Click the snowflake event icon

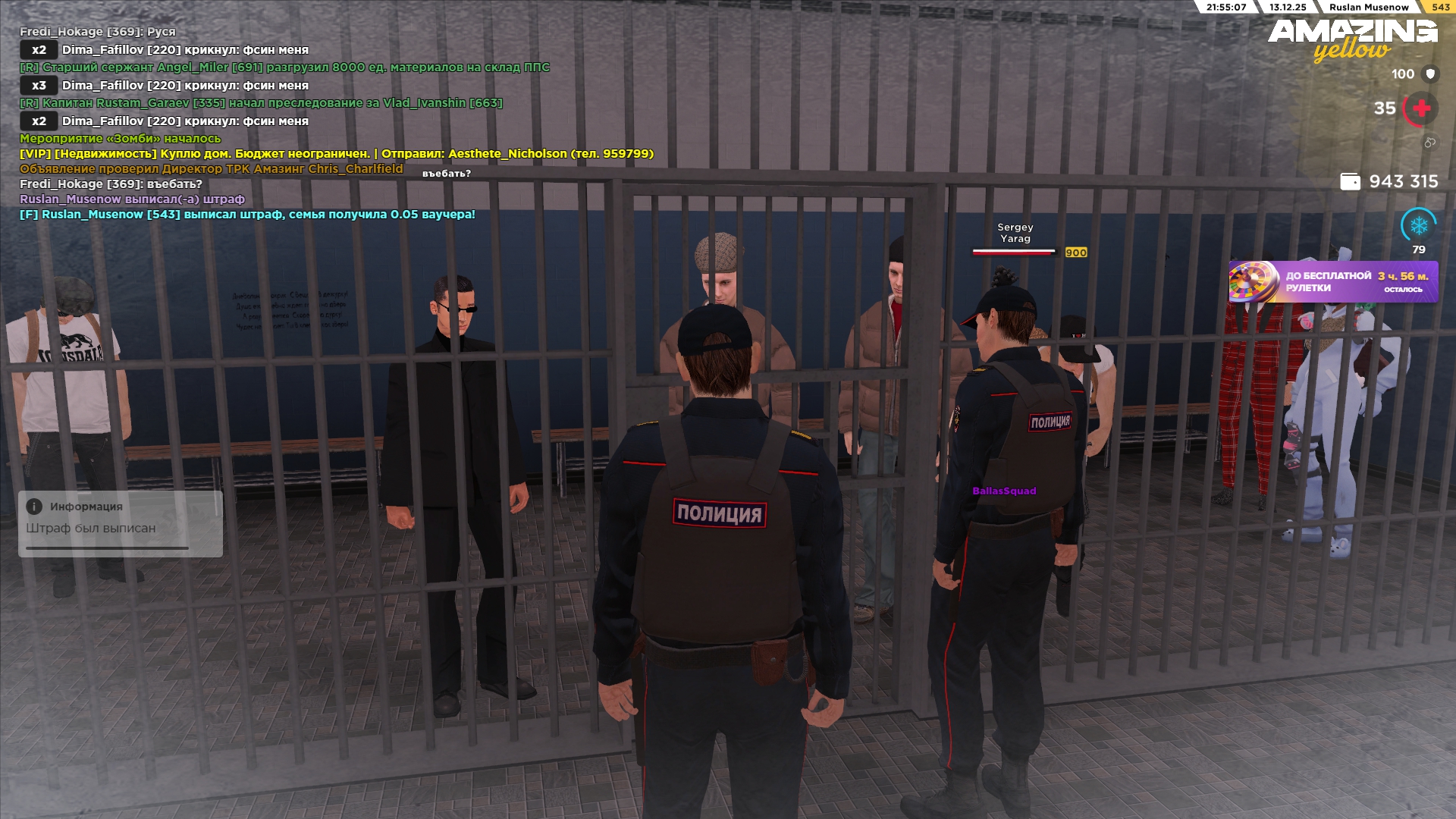pyautogui.click(x=1418, y=225)
